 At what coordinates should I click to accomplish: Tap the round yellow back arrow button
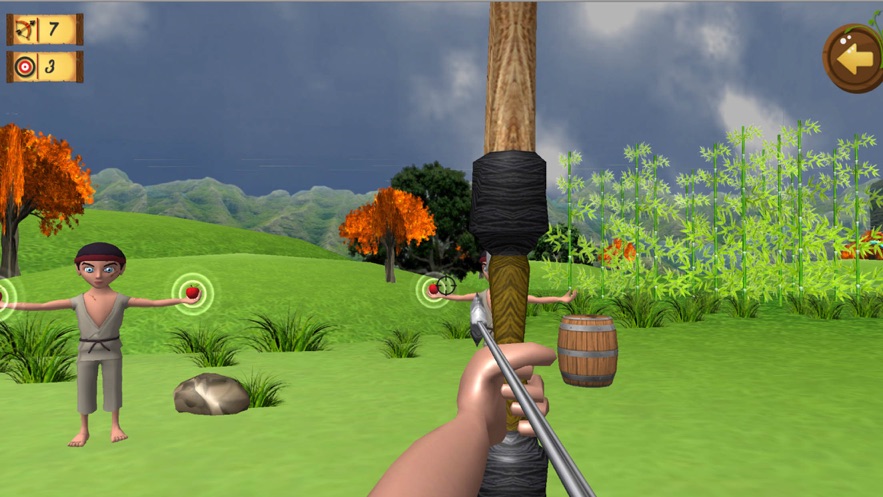[855, 59]
